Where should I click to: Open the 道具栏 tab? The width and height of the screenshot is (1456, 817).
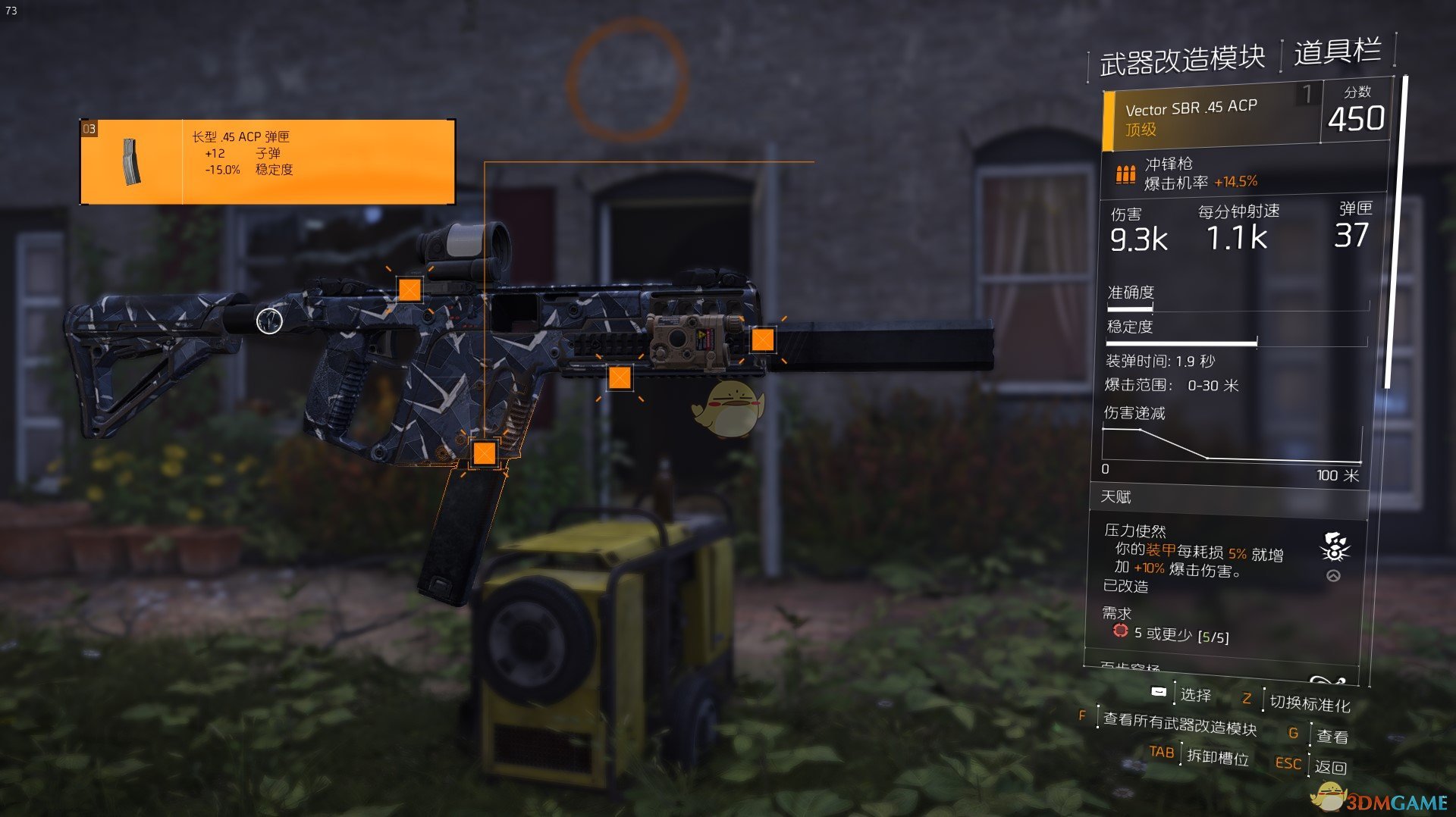[1337, 52]
